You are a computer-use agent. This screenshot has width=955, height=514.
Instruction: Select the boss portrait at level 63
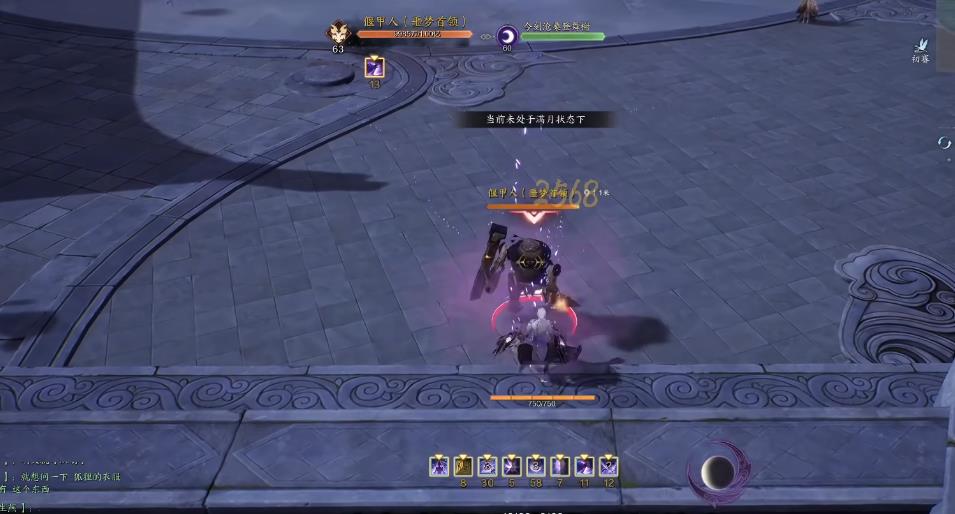point(338,32)
